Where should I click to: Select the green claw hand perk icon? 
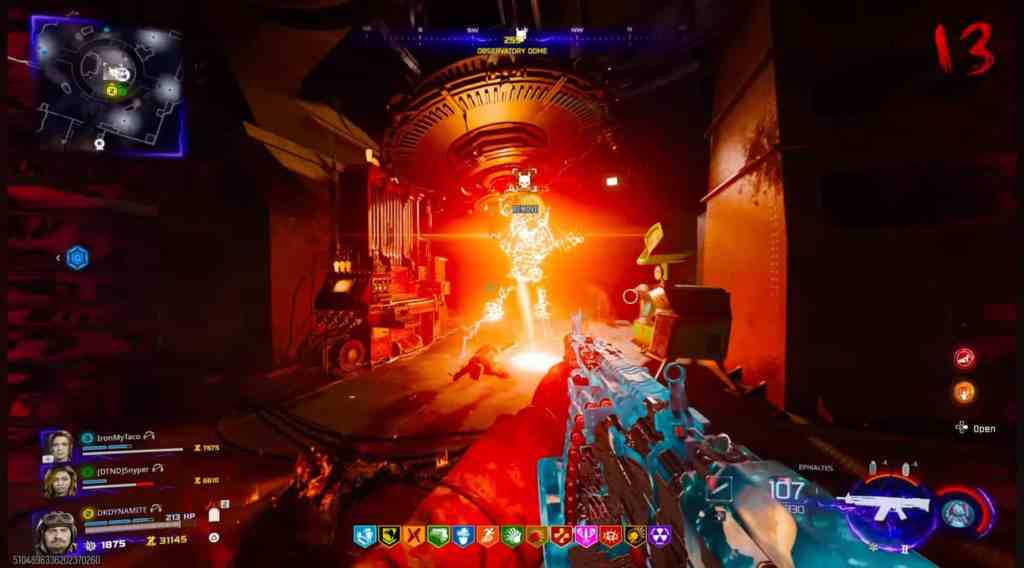pos(512,536)
